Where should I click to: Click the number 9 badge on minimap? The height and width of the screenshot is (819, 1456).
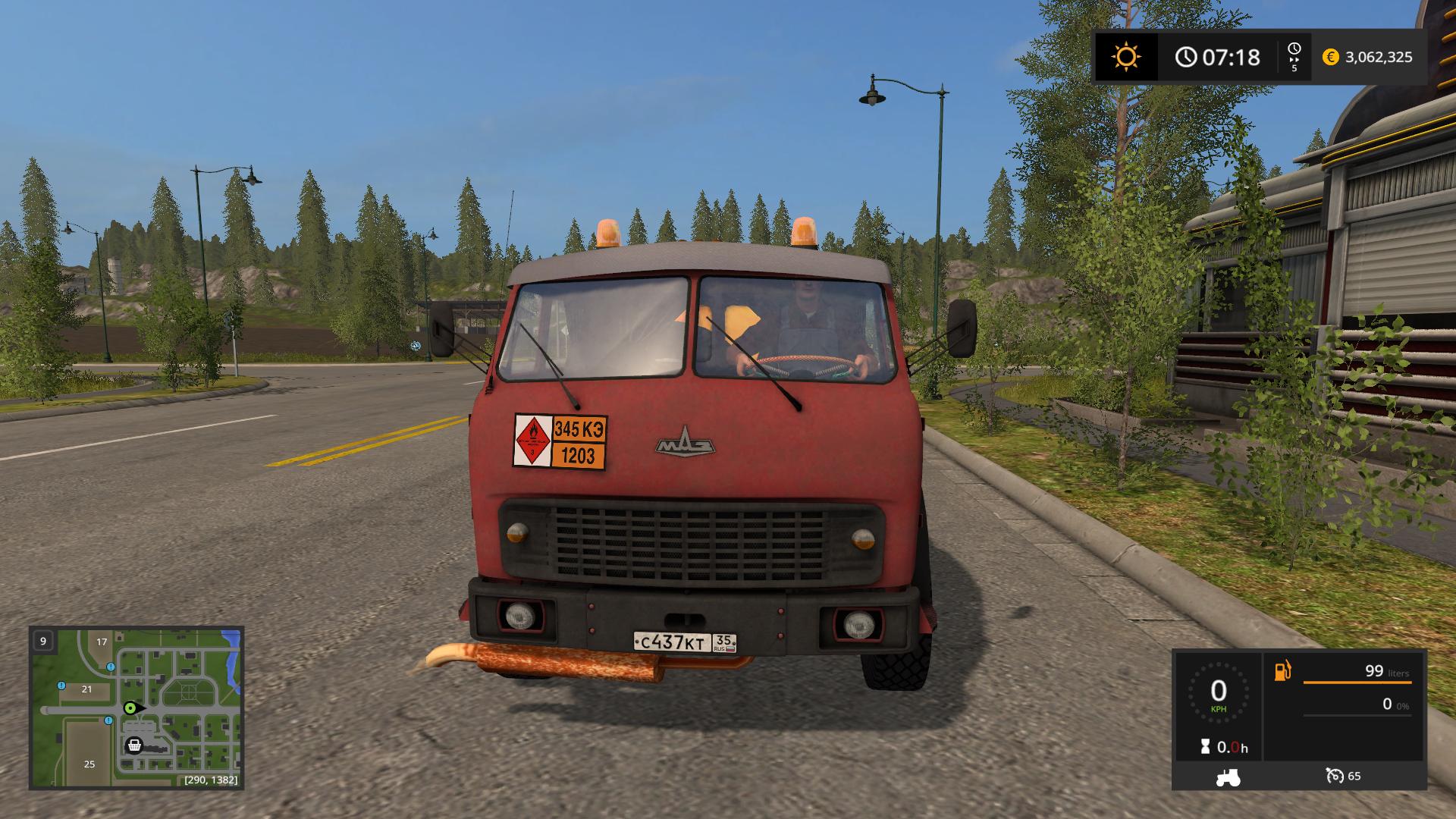(x=42, y=641)
